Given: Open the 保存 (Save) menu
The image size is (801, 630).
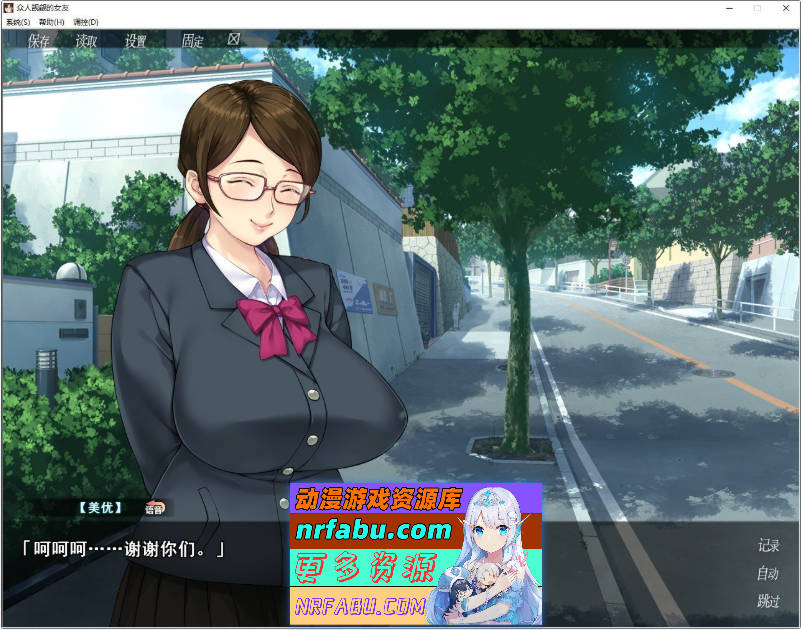Looking at the screenshot, I should [39, 41].
